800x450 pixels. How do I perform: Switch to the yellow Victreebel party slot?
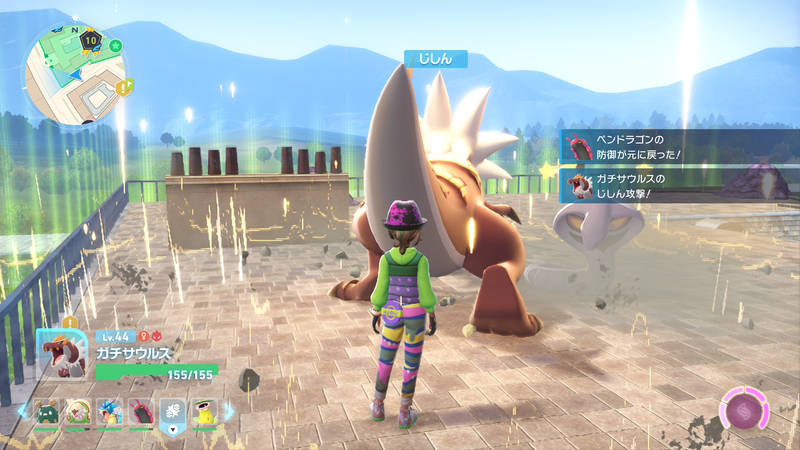click(x=205, y=412)
